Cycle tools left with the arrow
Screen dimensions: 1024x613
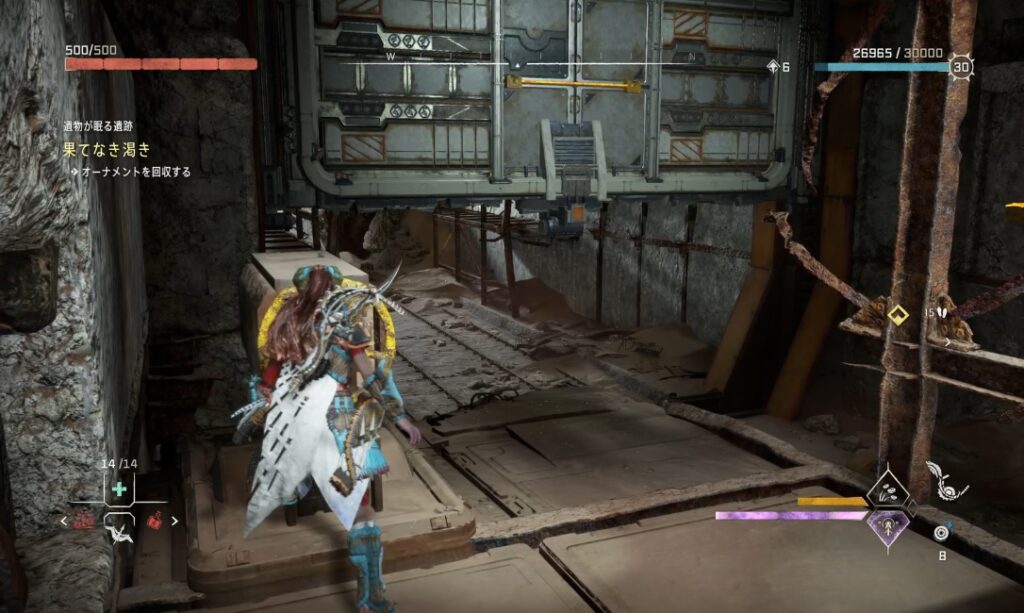pos(64,521)
